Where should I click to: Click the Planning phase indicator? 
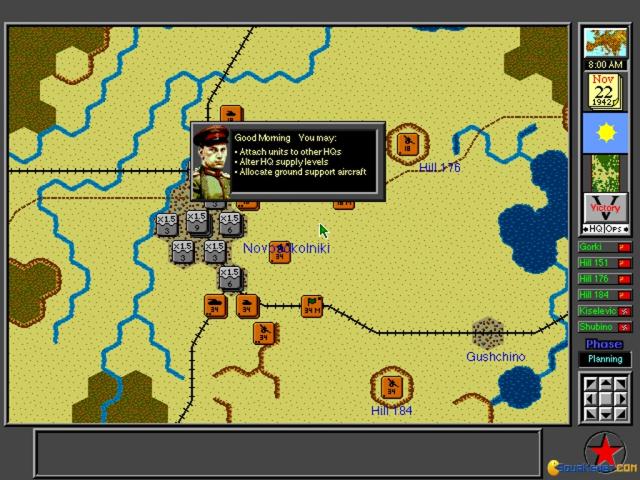click(x=604, y=359)
